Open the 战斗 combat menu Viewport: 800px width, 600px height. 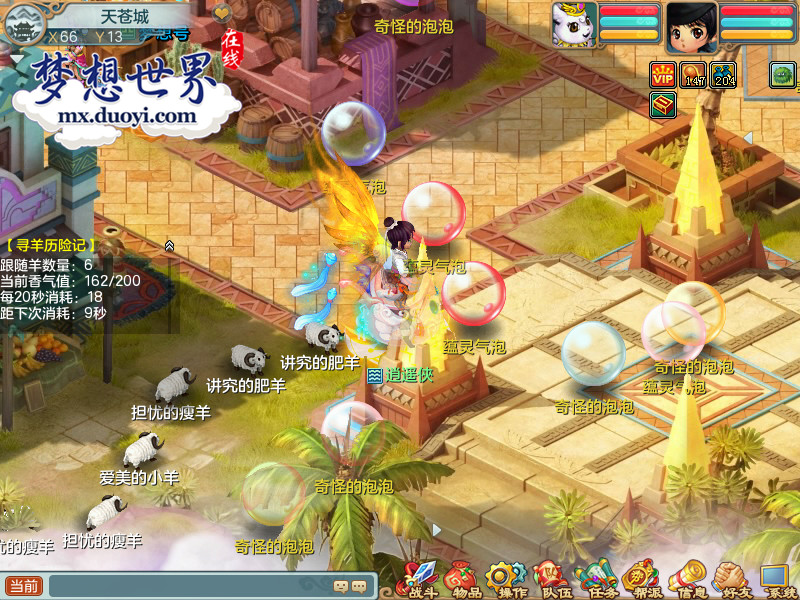(419, 579)
